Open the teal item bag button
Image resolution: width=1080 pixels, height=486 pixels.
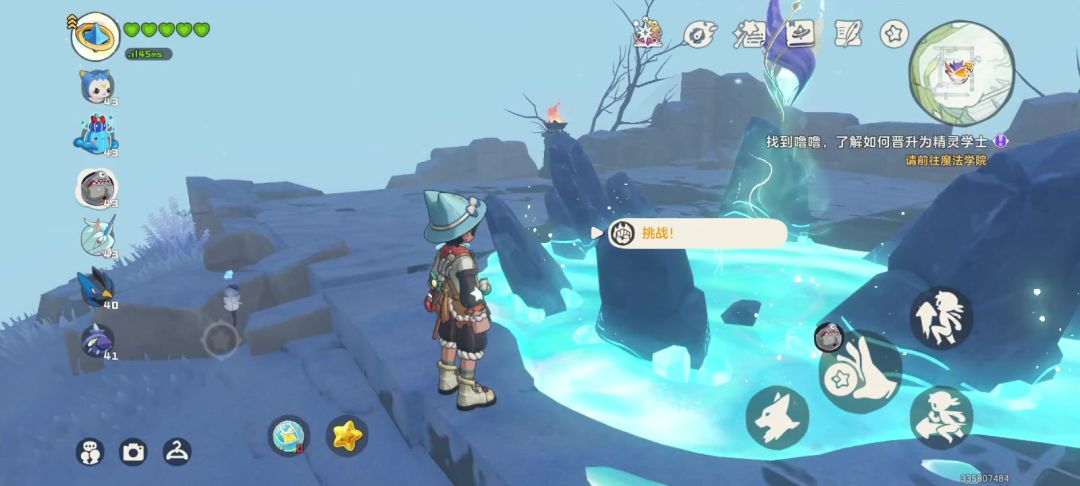coord(288,435)
